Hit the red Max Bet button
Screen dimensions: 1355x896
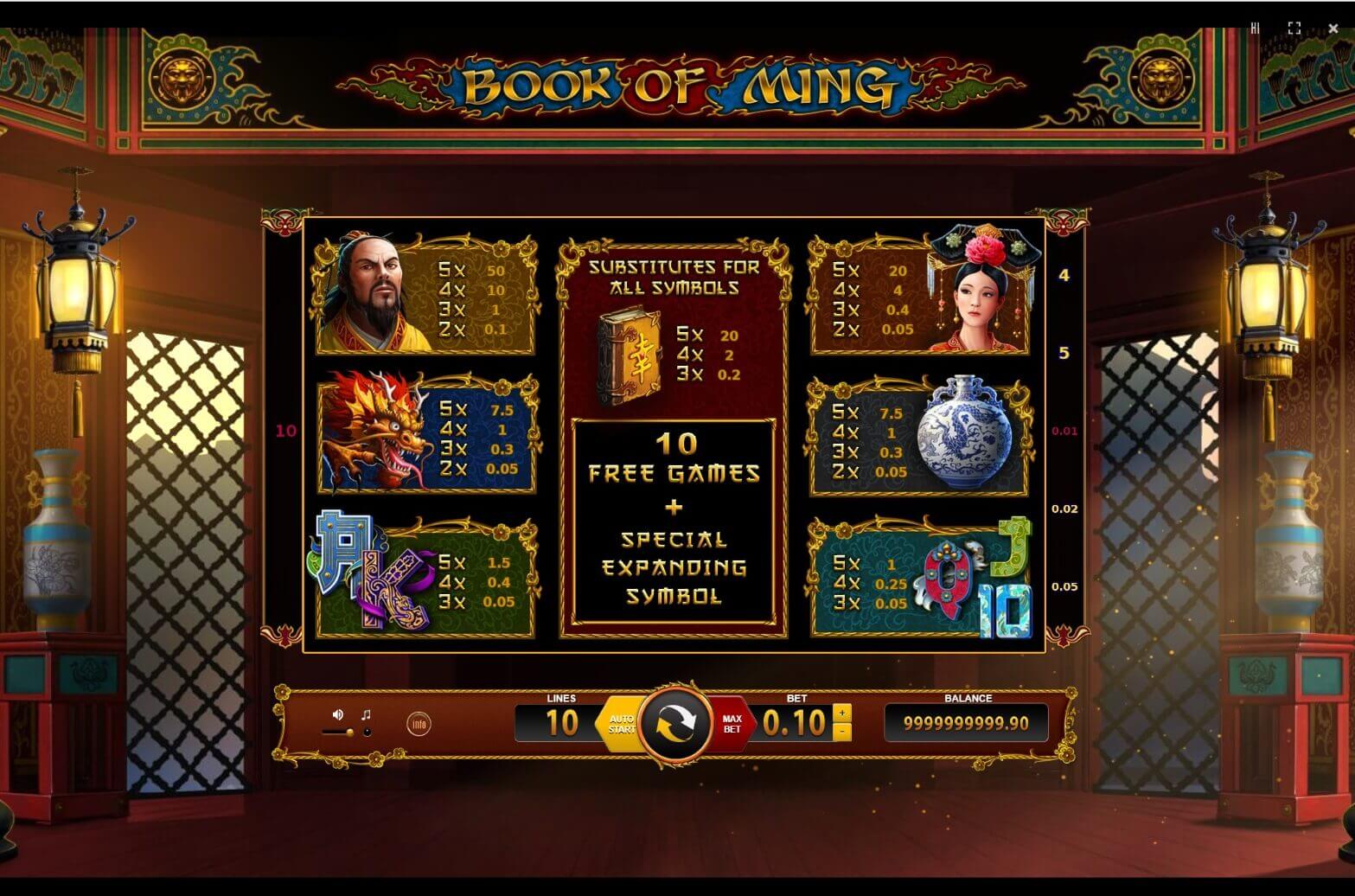coord(732,724)
